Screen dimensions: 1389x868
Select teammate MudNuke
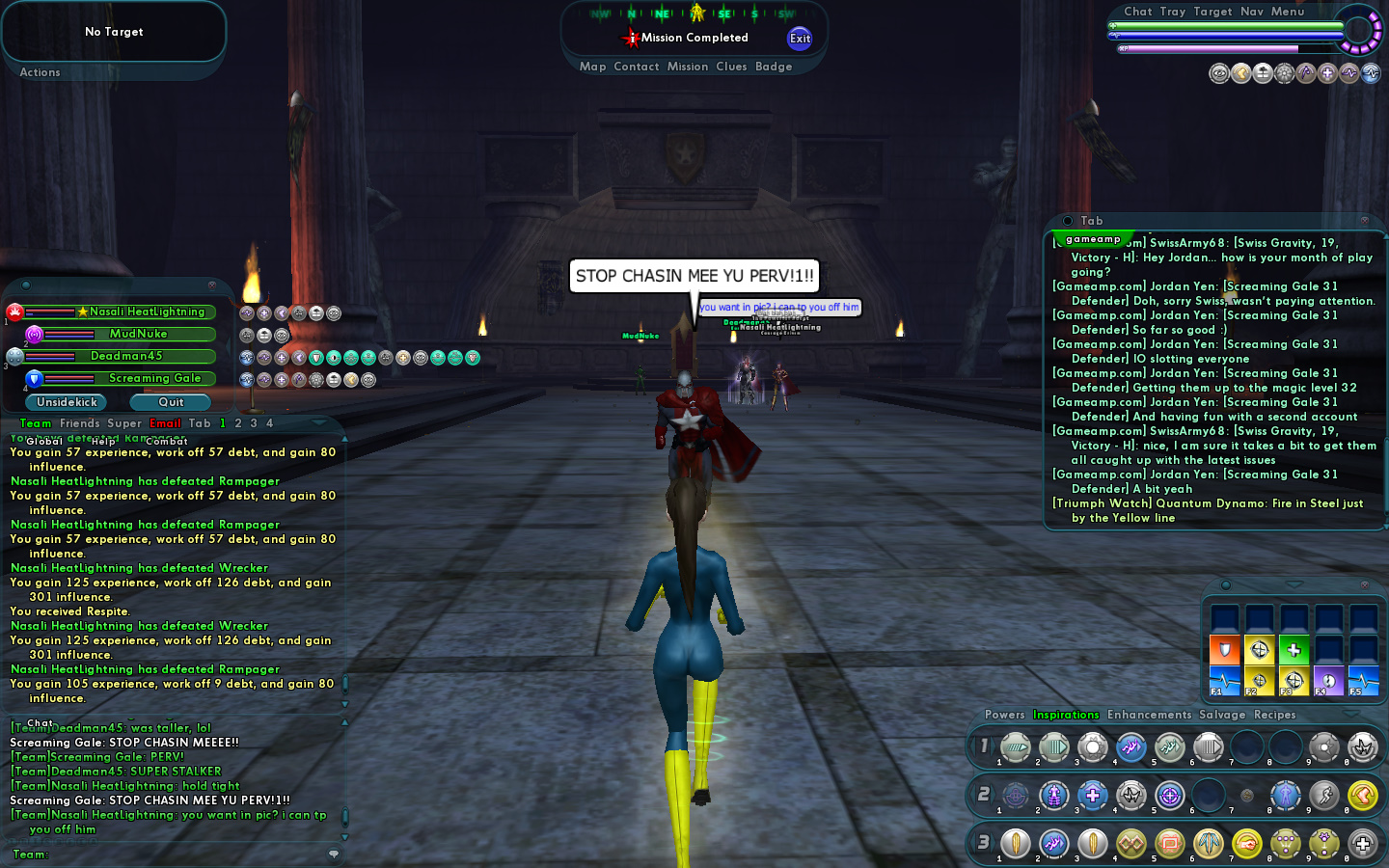tap(138, 334)
